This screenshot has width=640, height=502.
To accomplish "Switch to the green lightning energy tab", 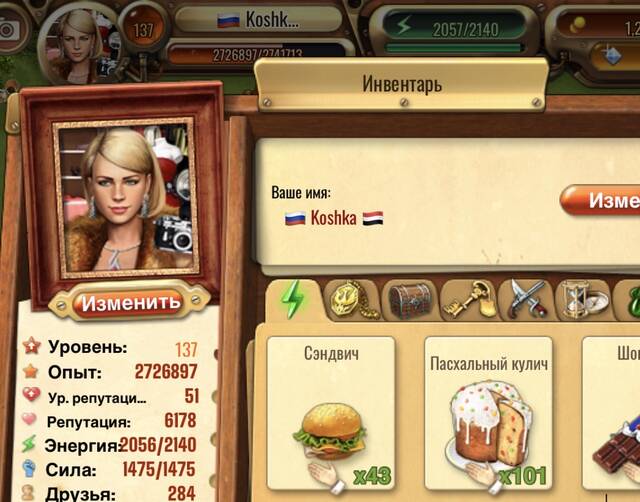I will (x=294, y=299).
